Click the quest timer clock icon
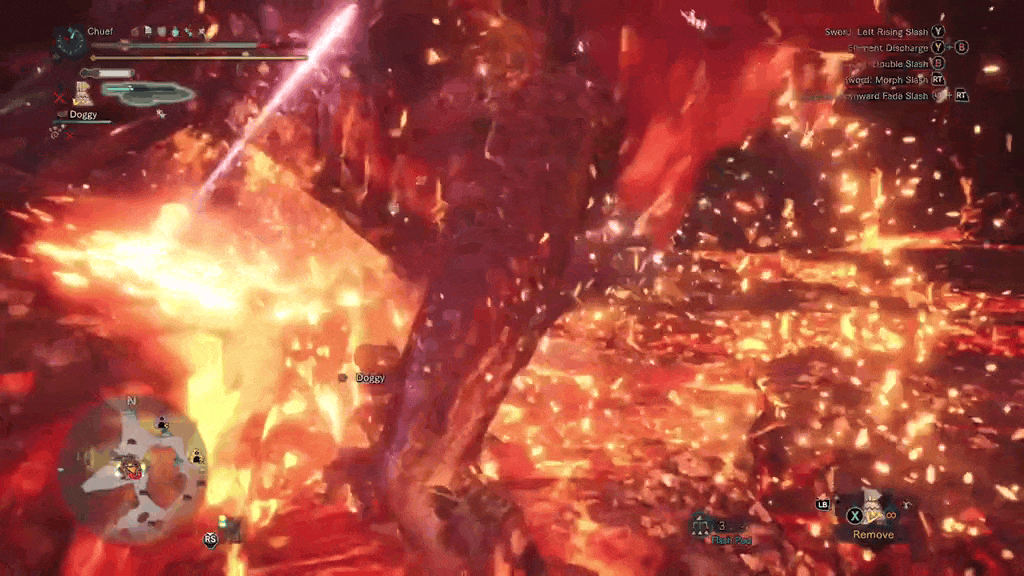Viewport: 1024px width, 576px height. pyautogui.click(x=70, y=40)
